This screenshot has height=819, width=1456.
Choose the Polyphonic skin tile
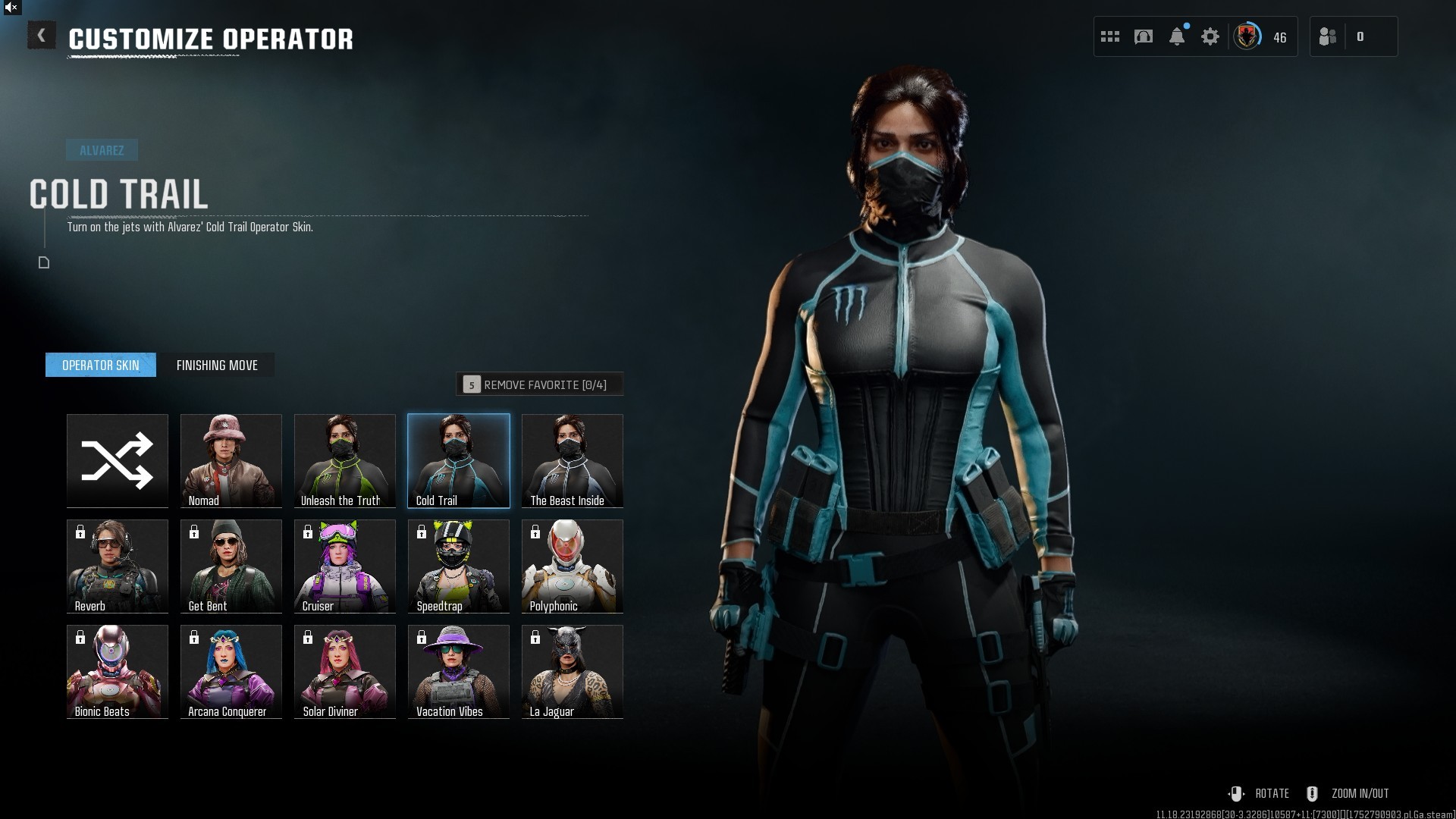(x=573, y=566)
